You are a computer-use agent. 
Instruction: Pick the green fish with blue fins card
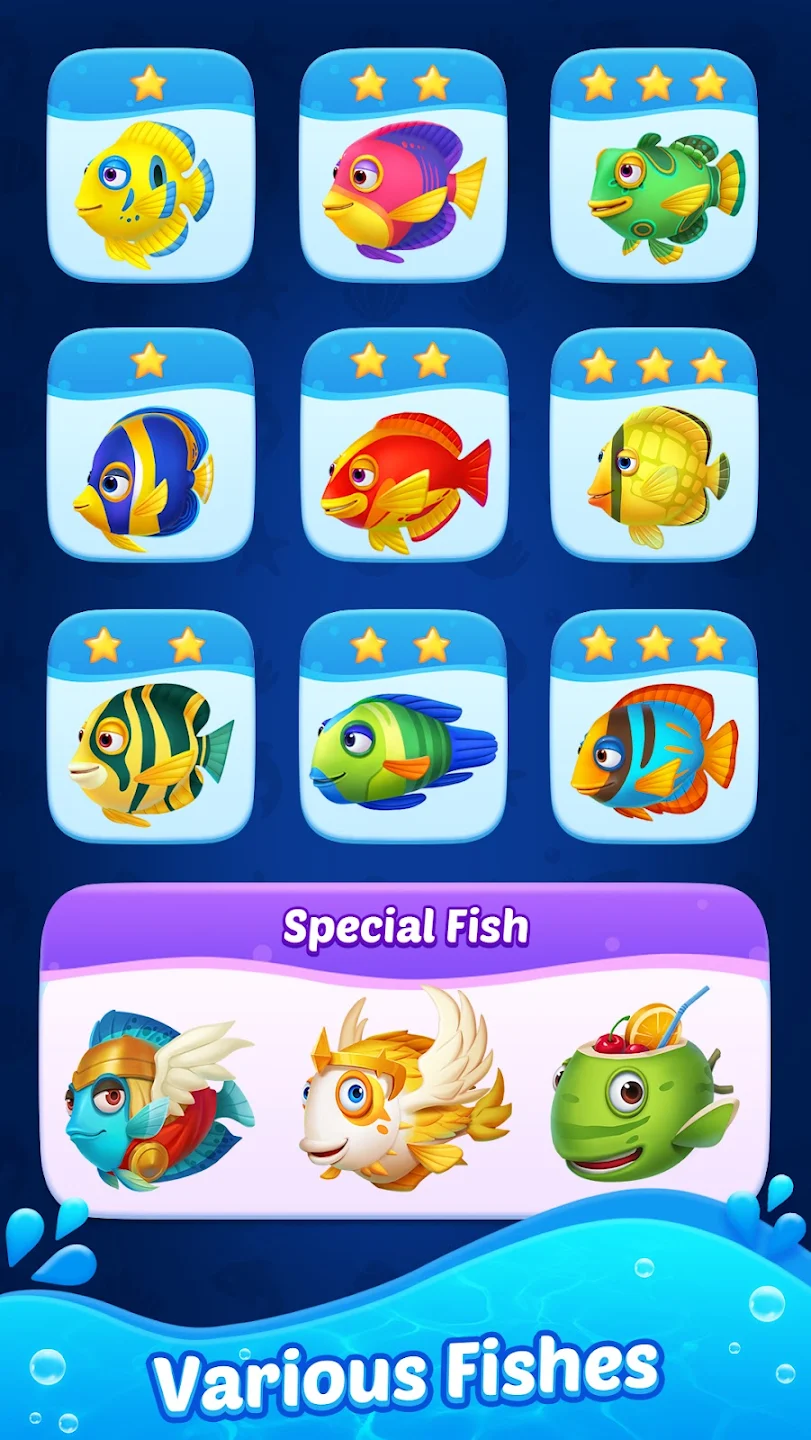coord(403,725)
